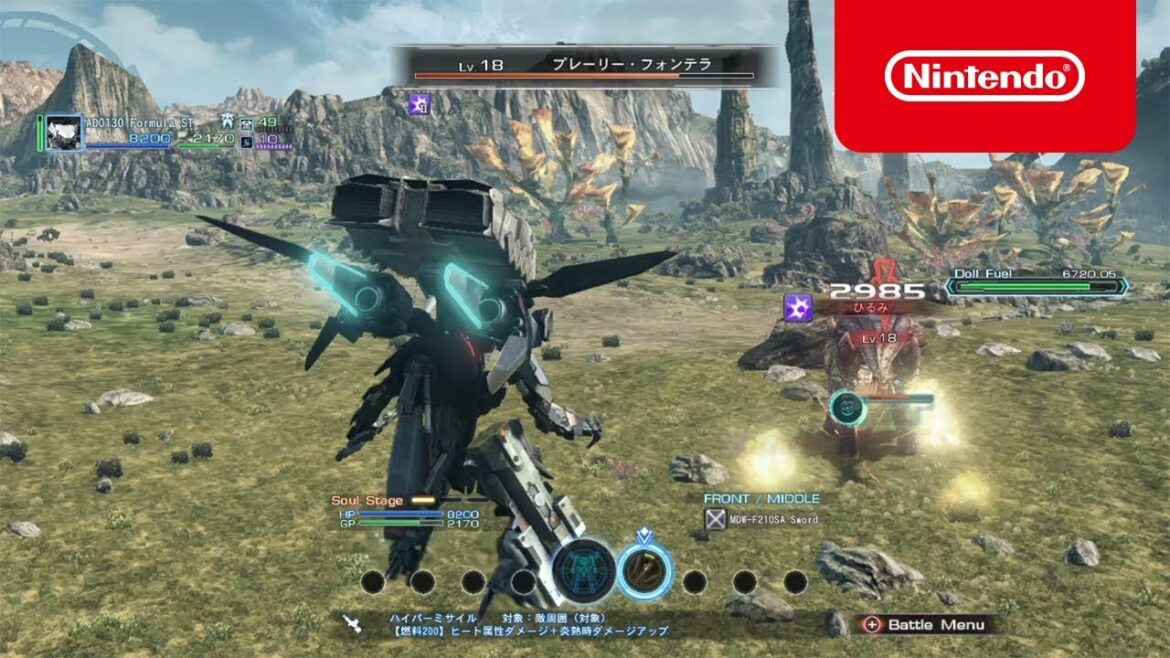Image resolution: width=1170 pixels, height=658 pixels.
Task: Select the MDW-F210SA Sword weapon icon
Action: 715,519
